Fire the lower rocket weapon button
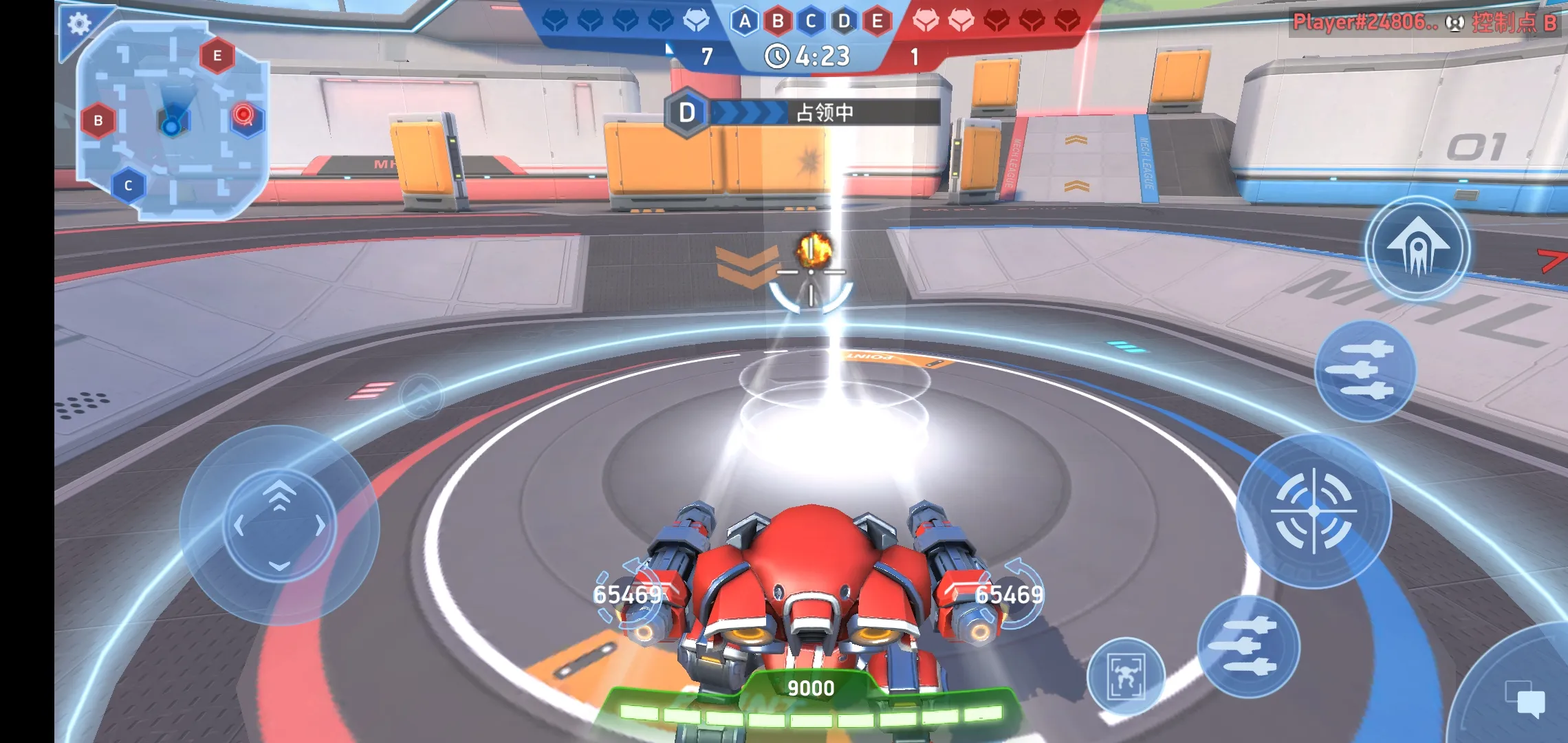The width and height of the screenshot is (1568, 743). pos(1248,647)
